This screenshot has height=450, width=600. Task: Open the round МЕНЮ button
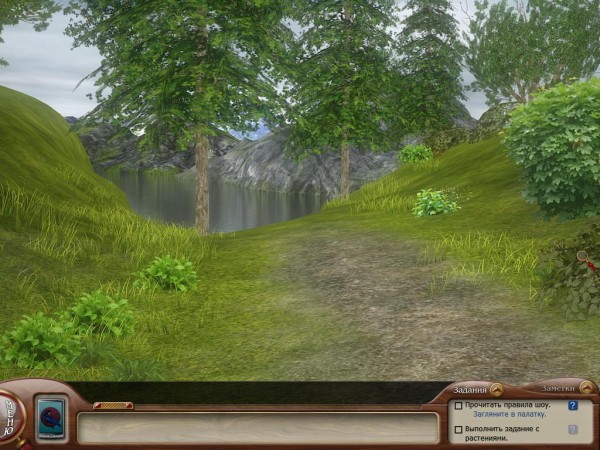[9, 412]
